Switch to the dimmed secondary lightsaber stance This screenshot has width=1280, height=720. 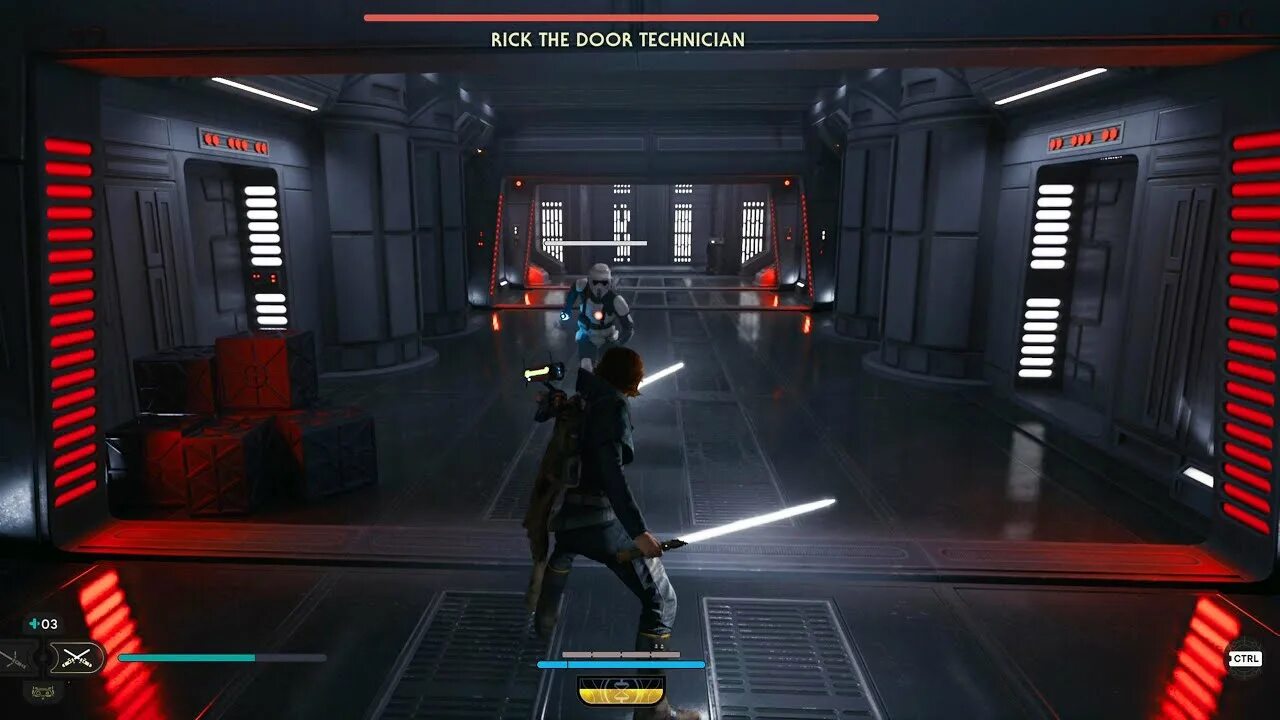(x=17, y=658)
